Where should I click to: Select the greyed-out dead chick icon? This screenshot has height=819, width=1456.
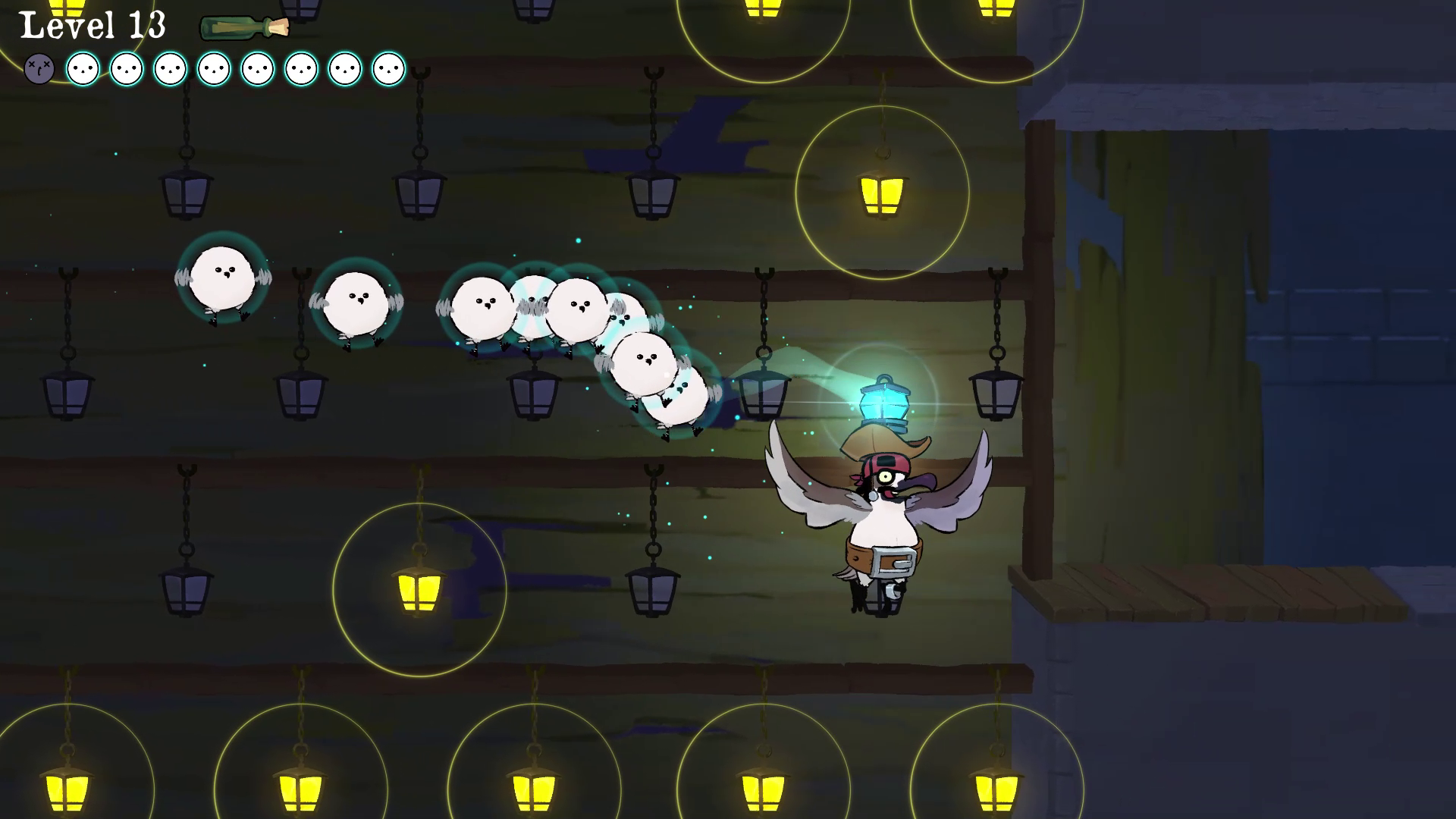[x=39, y=69]
